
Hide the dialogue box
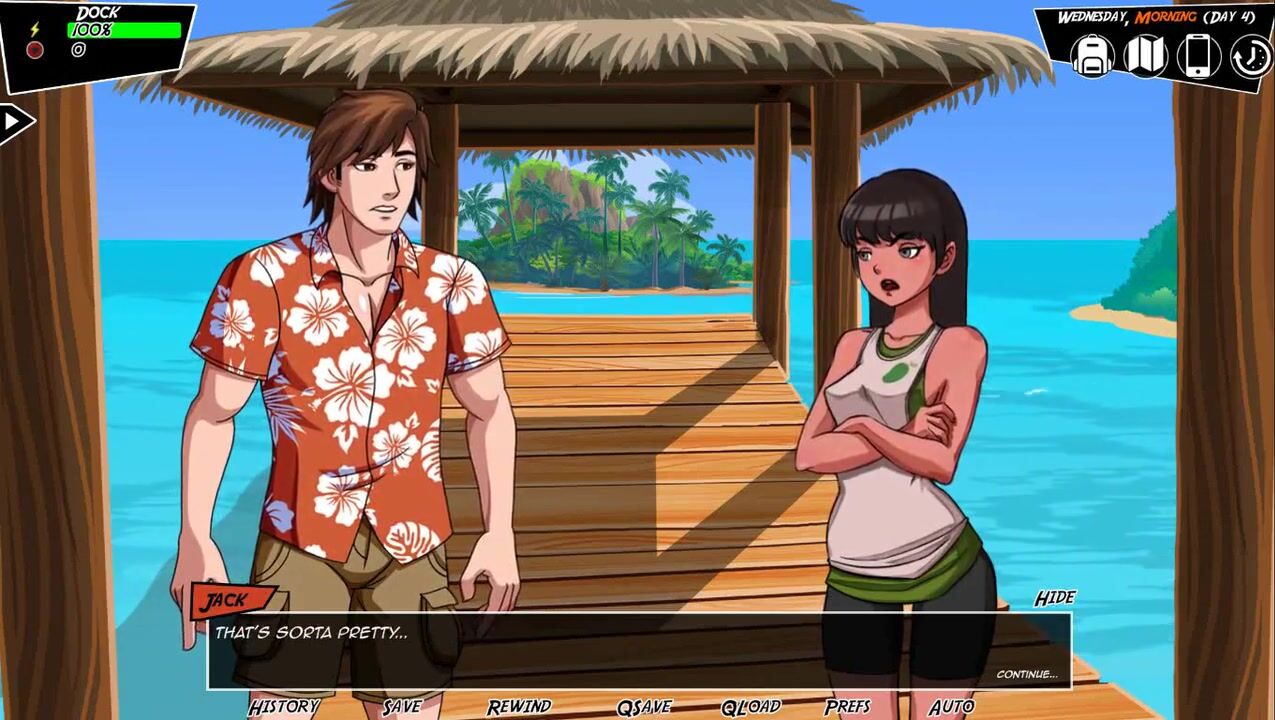[1054, 598]
